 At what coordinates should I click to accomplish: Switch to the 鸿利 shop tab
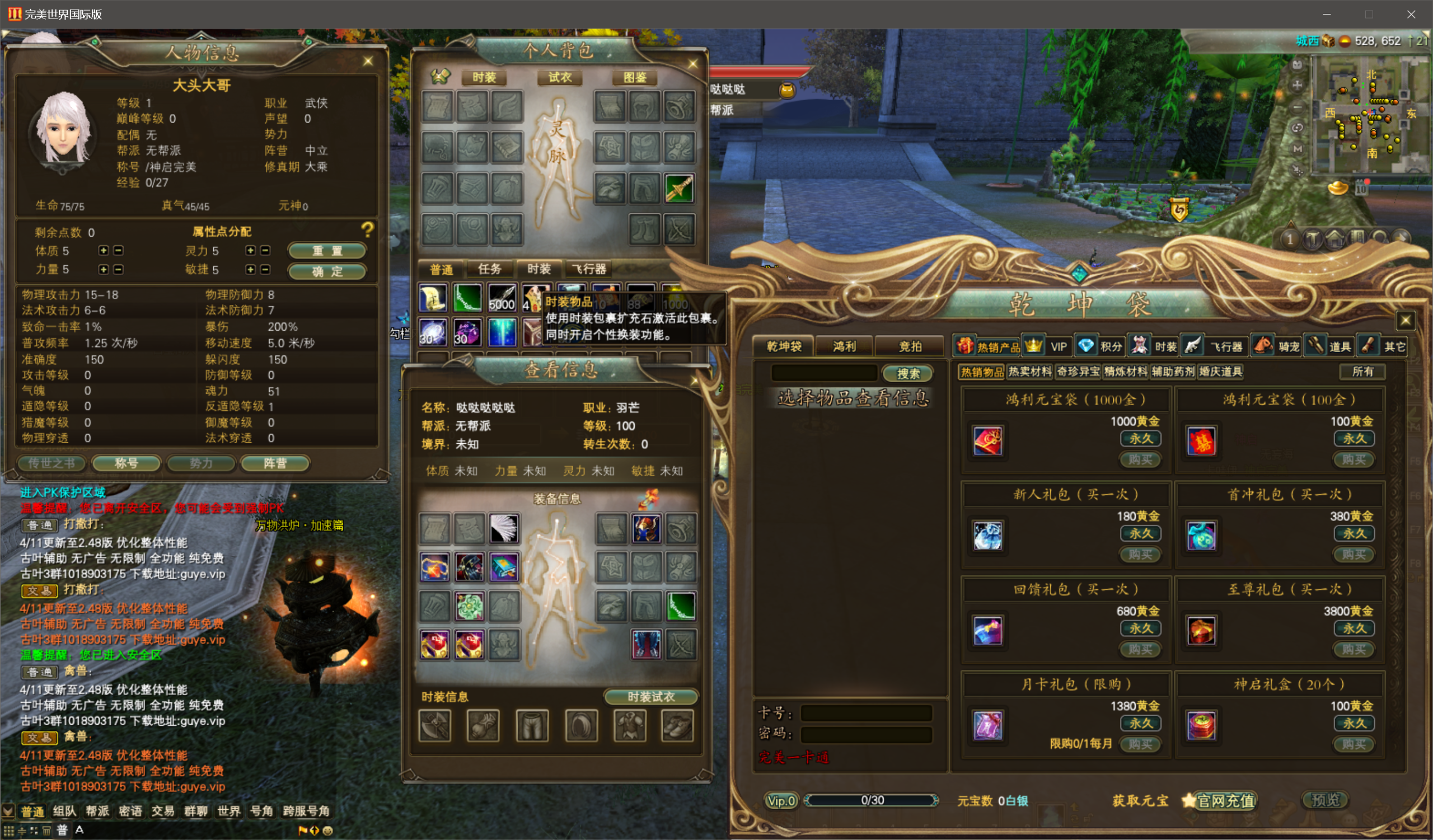coord(844,346)
